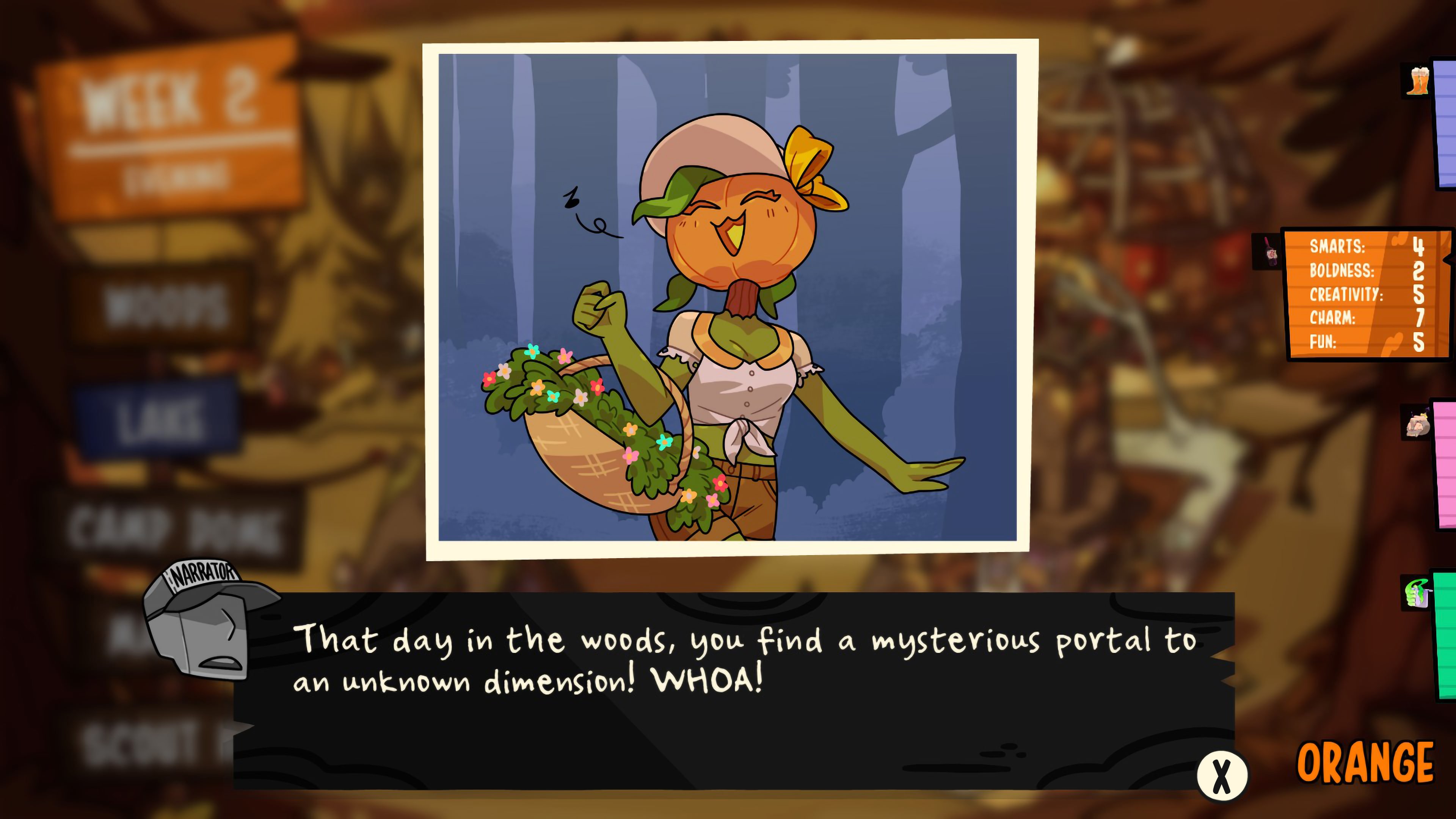Select the wine bottle item icon
Viewport: 1456px width, 819px height.
[x=1268, y=252]
